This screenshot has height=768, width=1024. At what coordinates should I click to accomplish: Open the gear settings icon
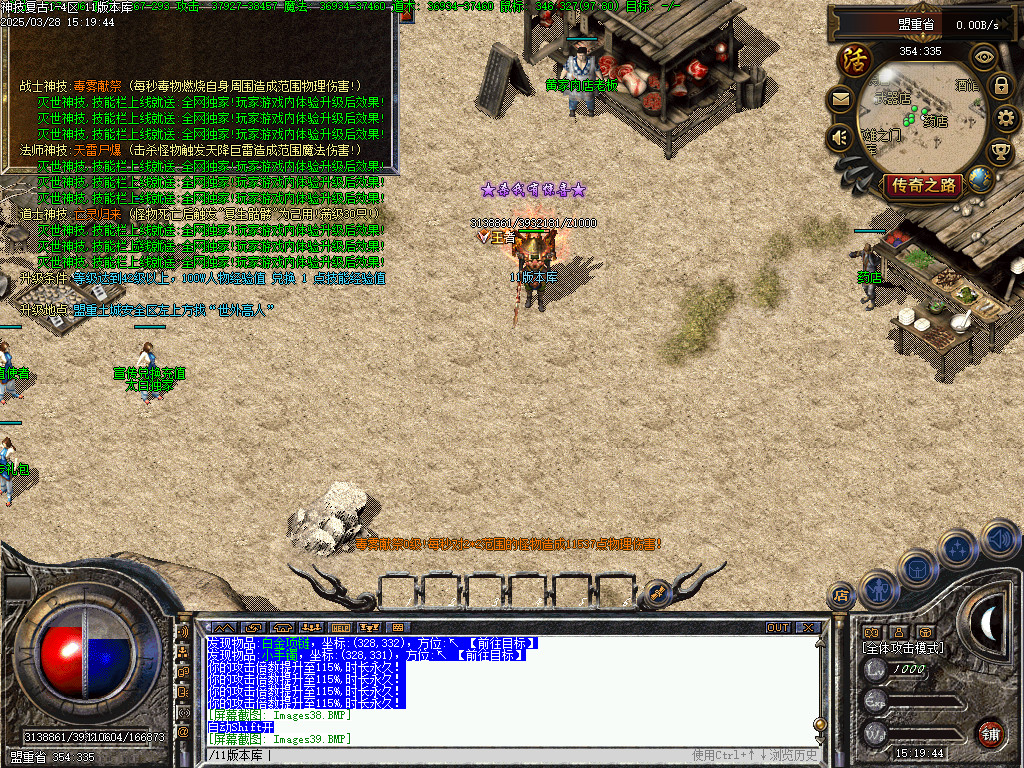[x=1007, y=119]
